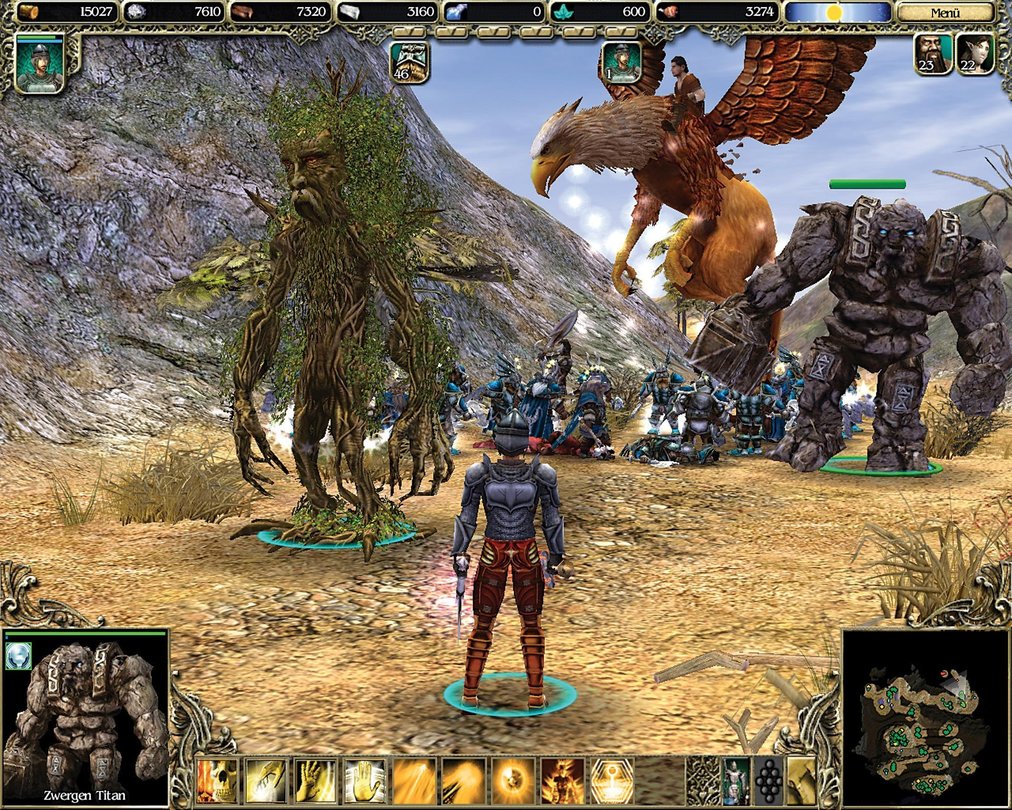The height and width of the screenshot is (810, 1012).
Task: Open the armored figure equipment button
Action: [x=736, y=781]
